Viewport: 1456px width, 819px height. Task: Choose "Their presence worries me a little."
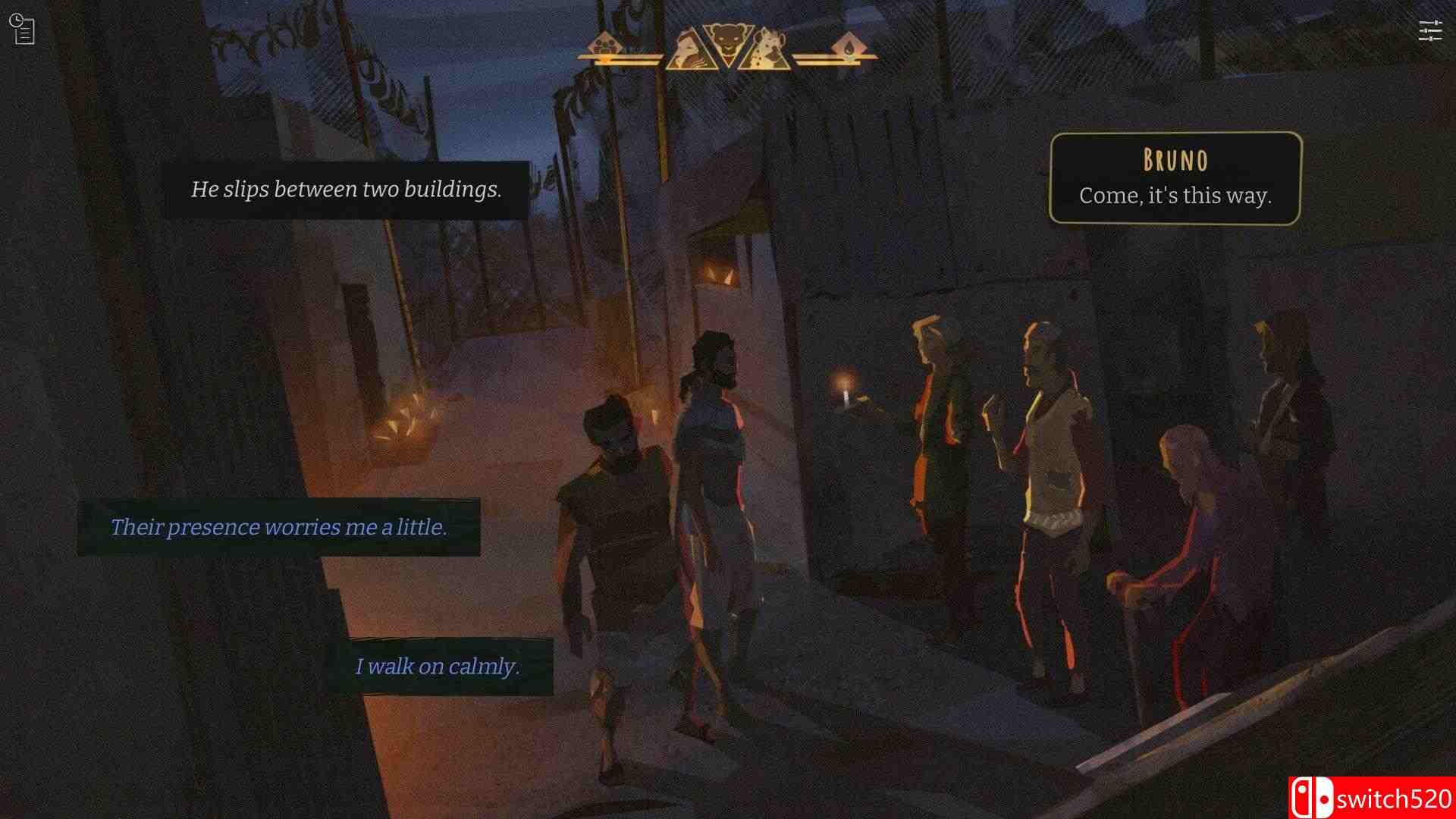pyautogui.click(x=278, y=527)
